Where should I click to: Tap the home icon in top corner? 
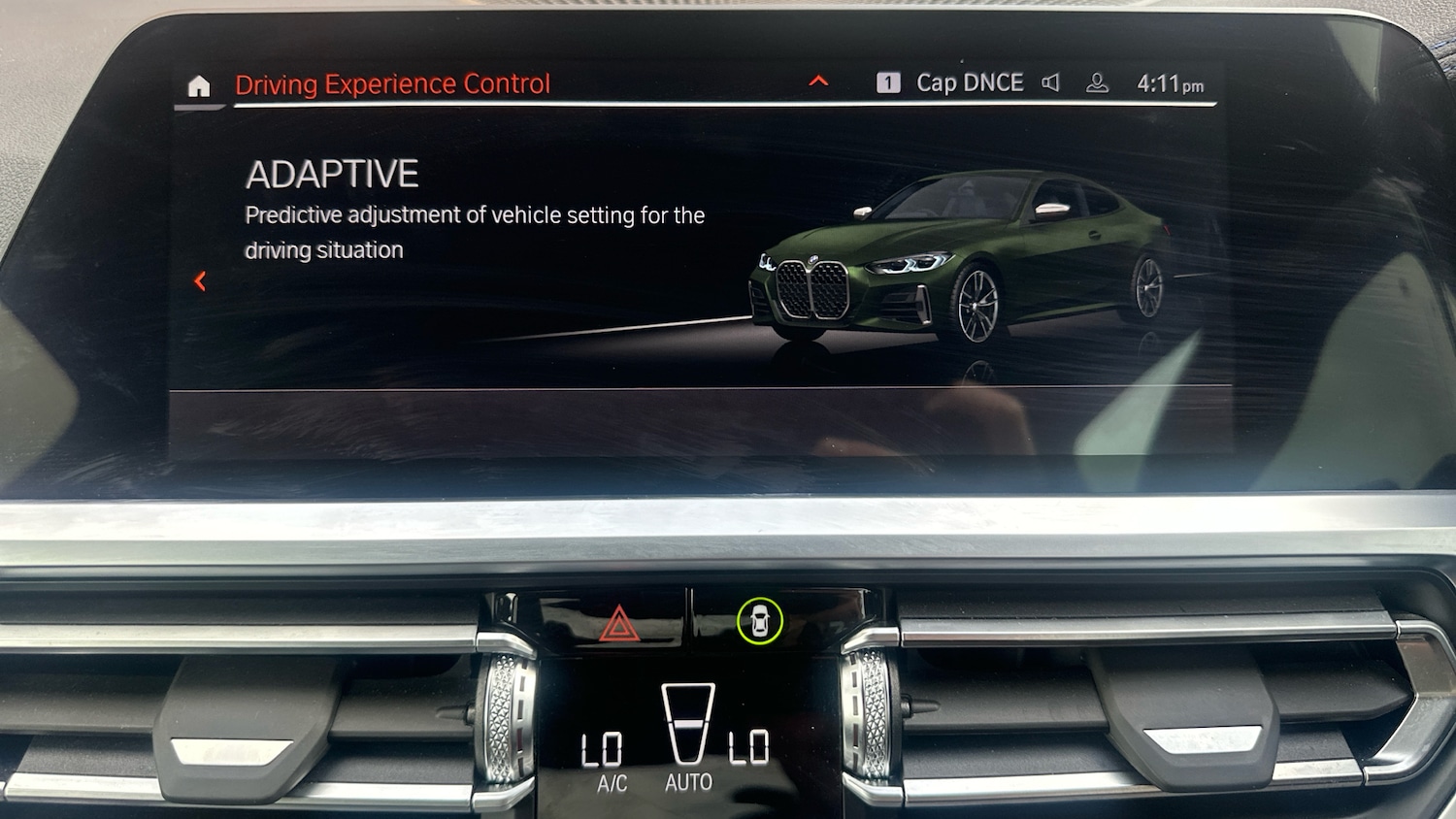pyautogui.click(x=199, y=85)
